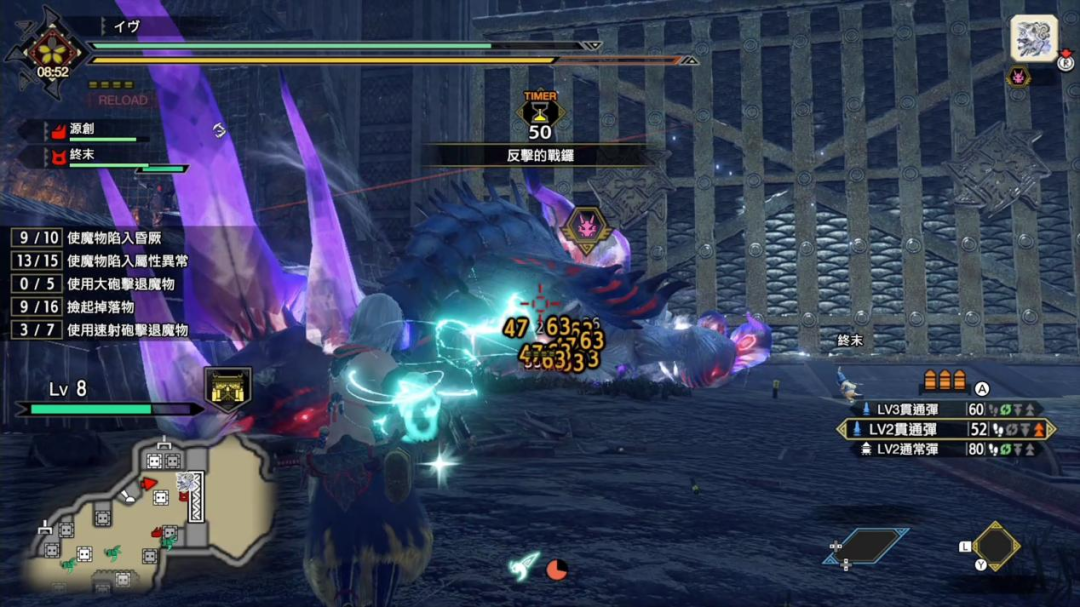Select the 撿起掉落物 objective

click(x=98, y=307)
